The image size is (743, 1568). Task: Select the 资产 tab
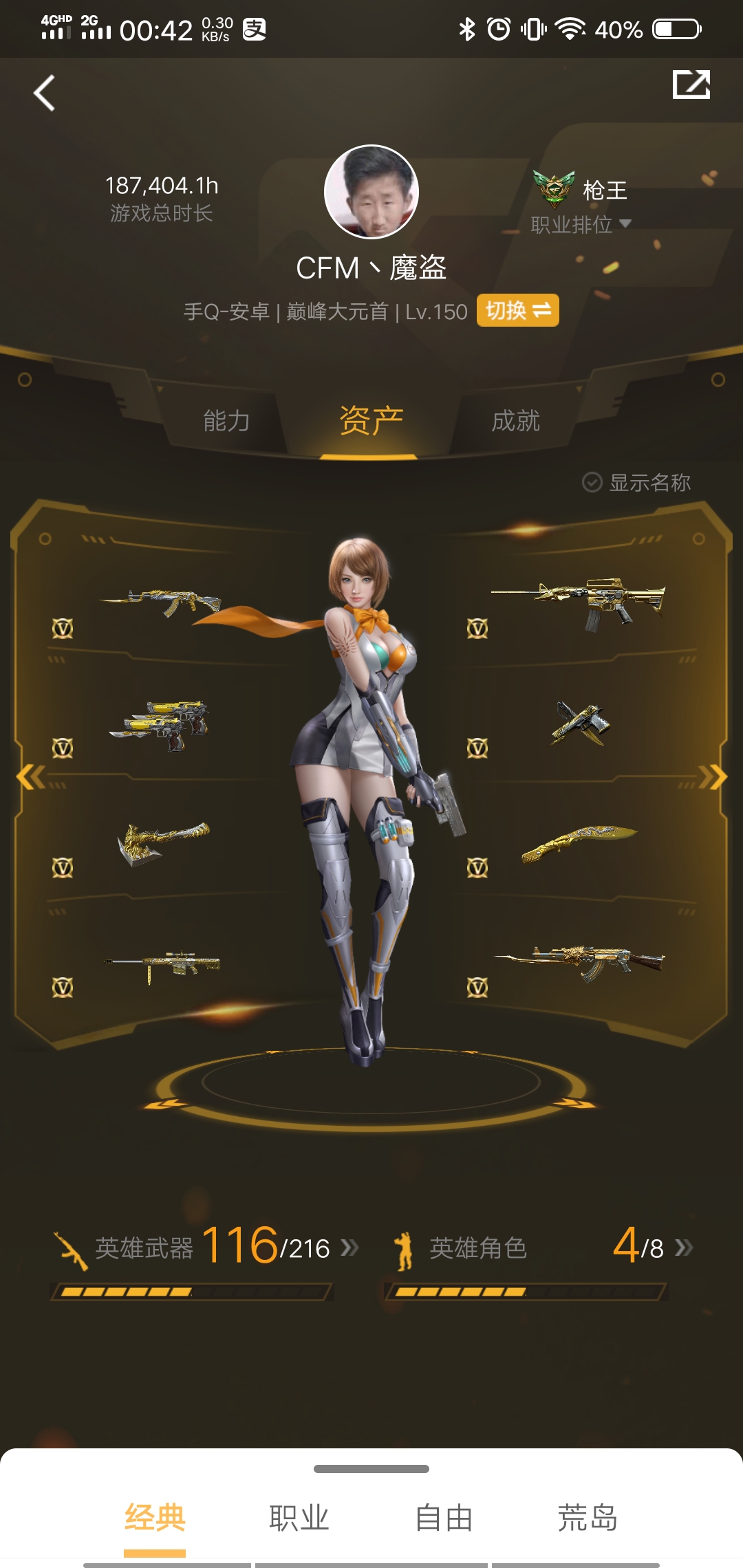[x=371, y=420]
